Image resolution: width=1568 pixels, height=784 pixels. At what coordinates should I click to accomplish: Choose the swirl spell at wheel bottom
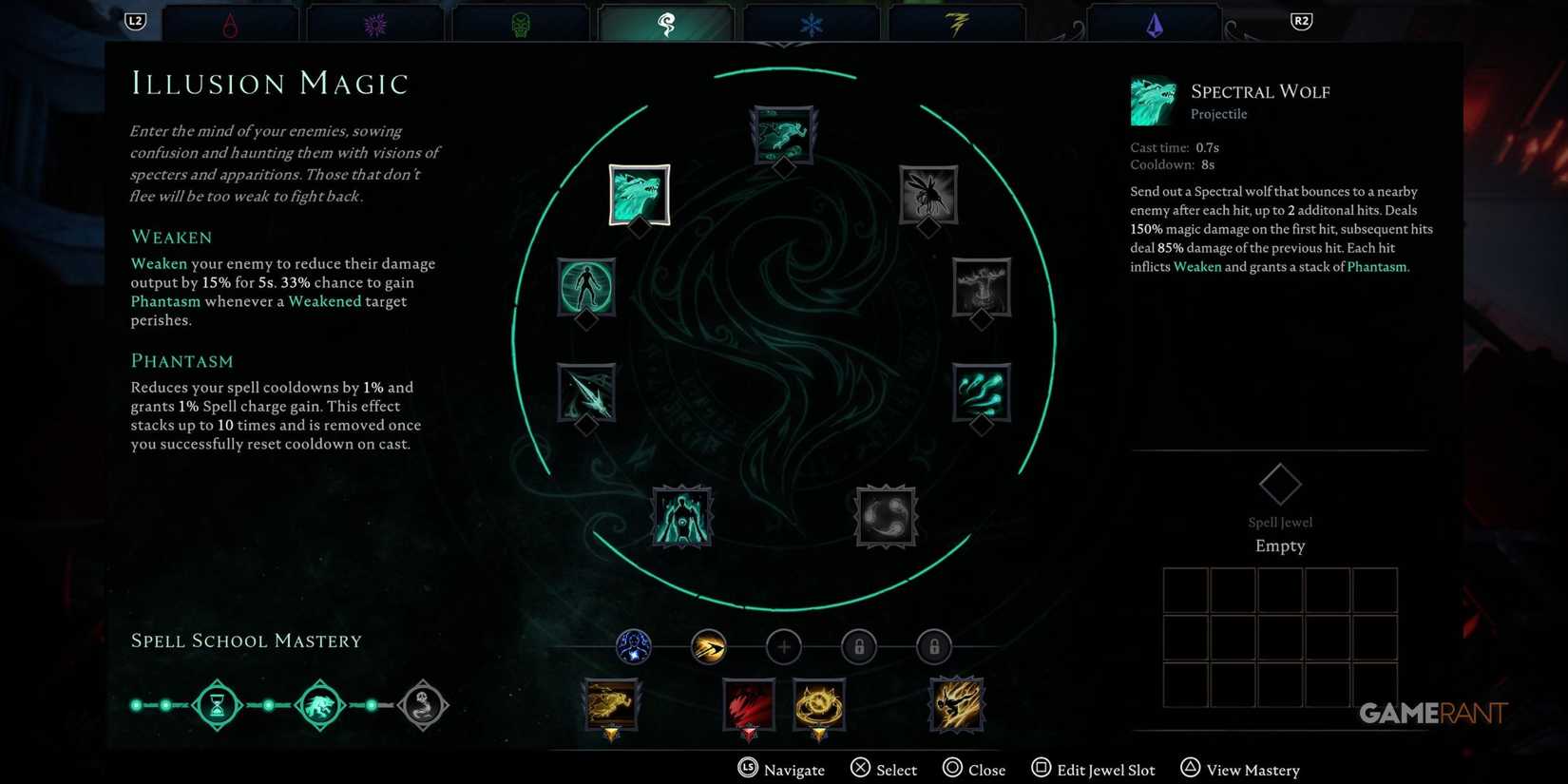pyautogui.click(x=885, y=516)
